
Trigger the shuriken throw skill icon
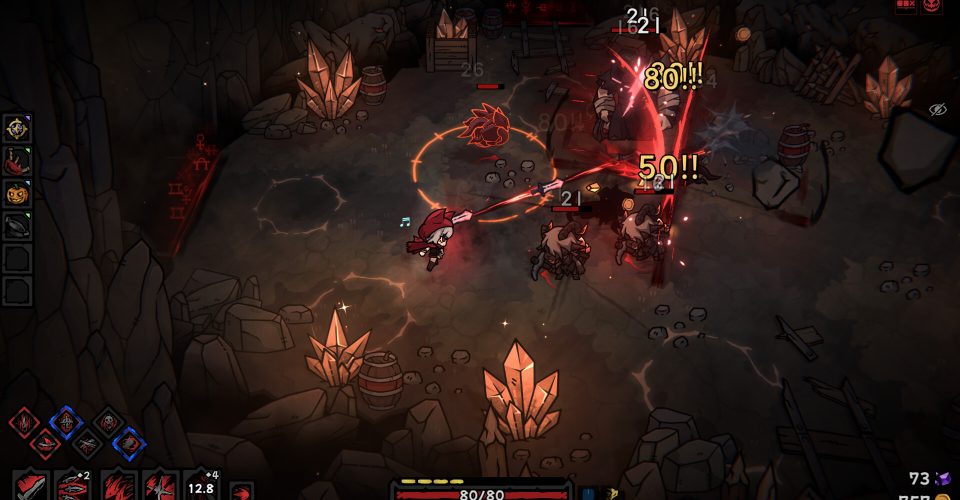point(160,485)
